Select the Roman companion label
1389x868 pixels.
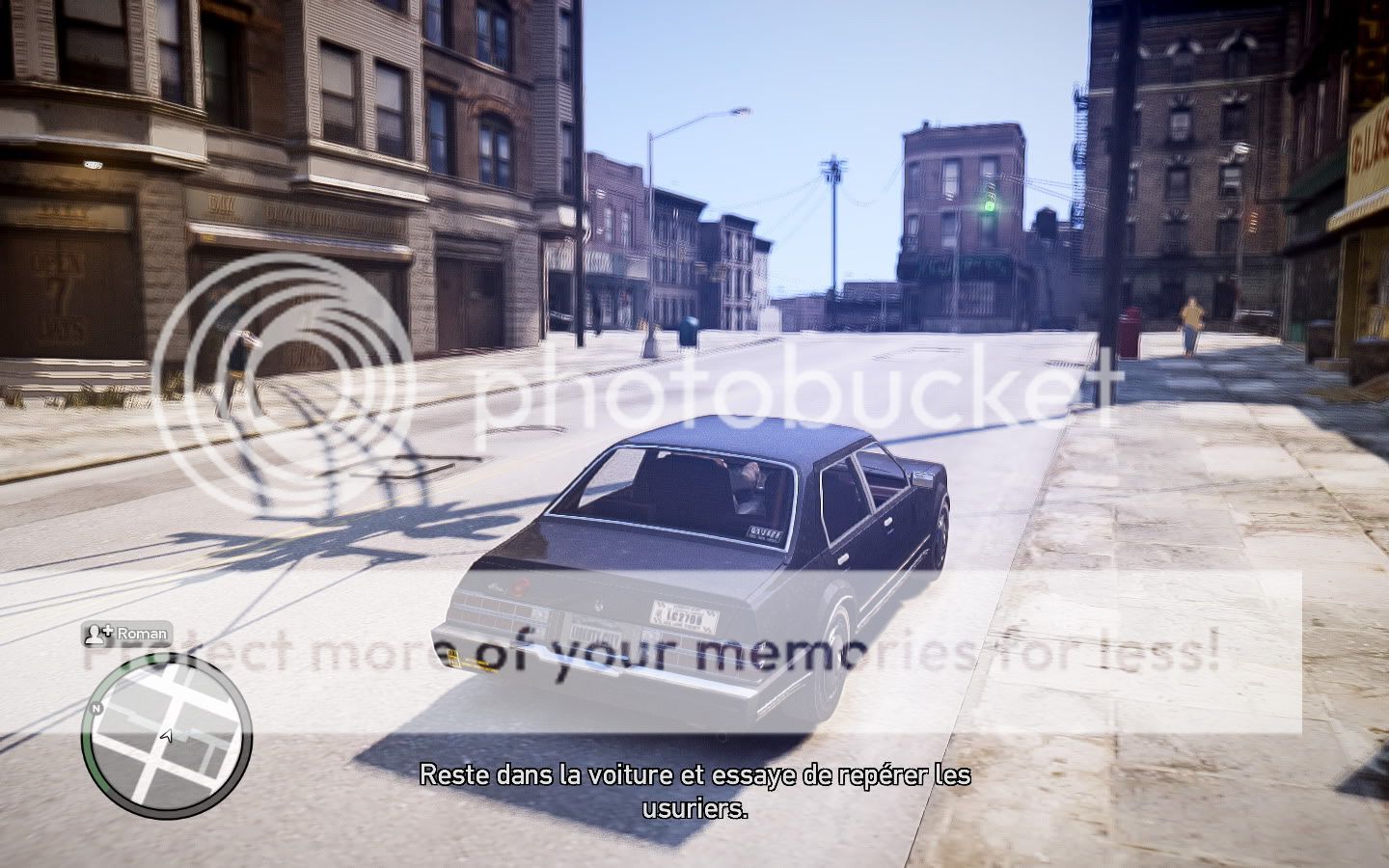(x=128, y=634)
